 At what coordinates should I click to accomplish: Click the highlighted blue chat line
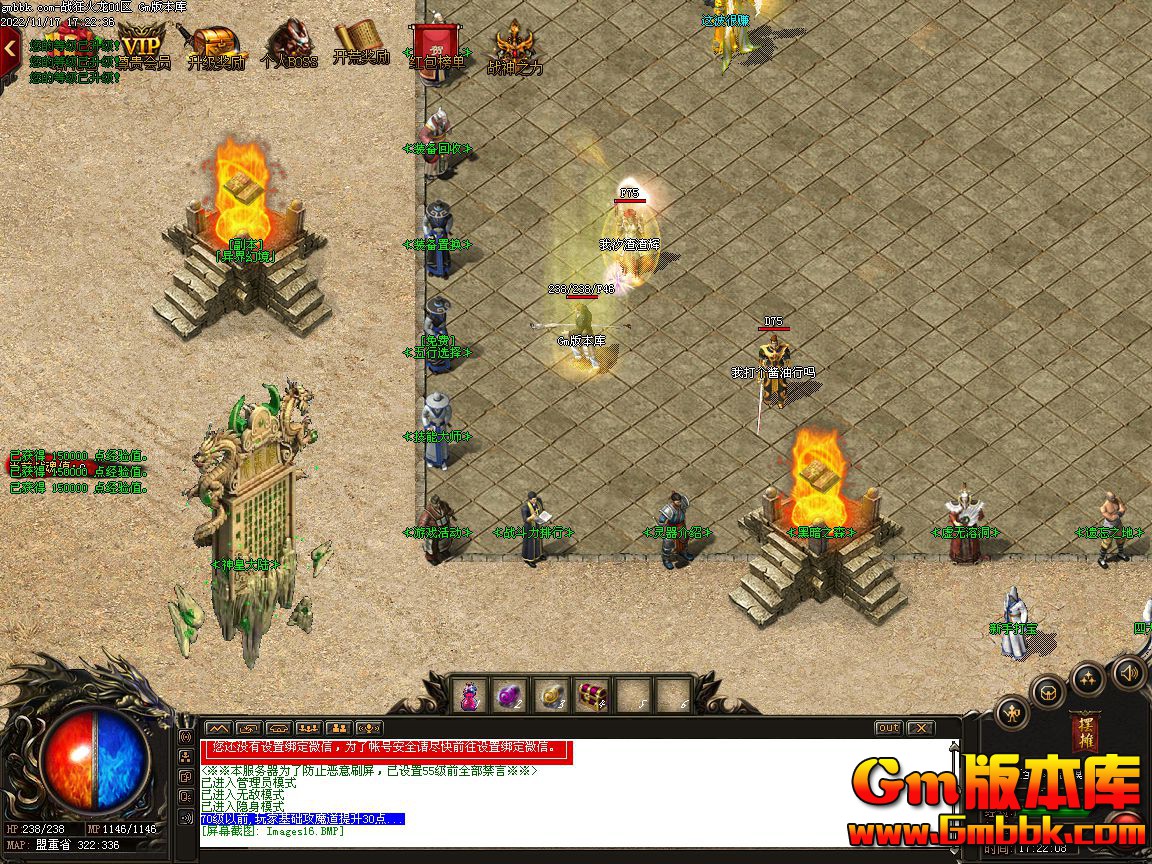pos(302,819)
